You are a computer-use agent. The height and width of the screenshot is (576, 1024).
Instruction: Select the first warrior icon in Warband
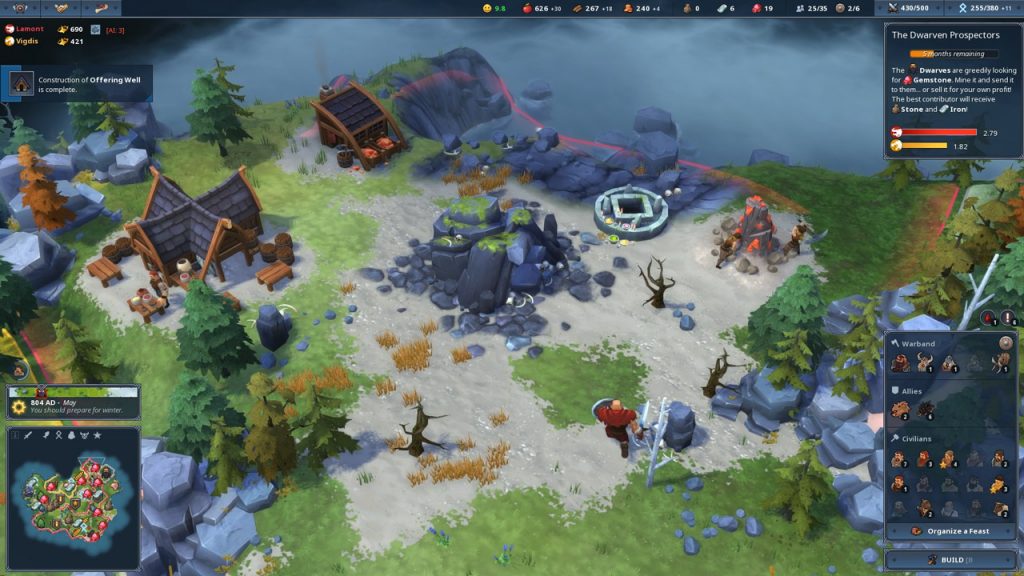coord(898,363)
